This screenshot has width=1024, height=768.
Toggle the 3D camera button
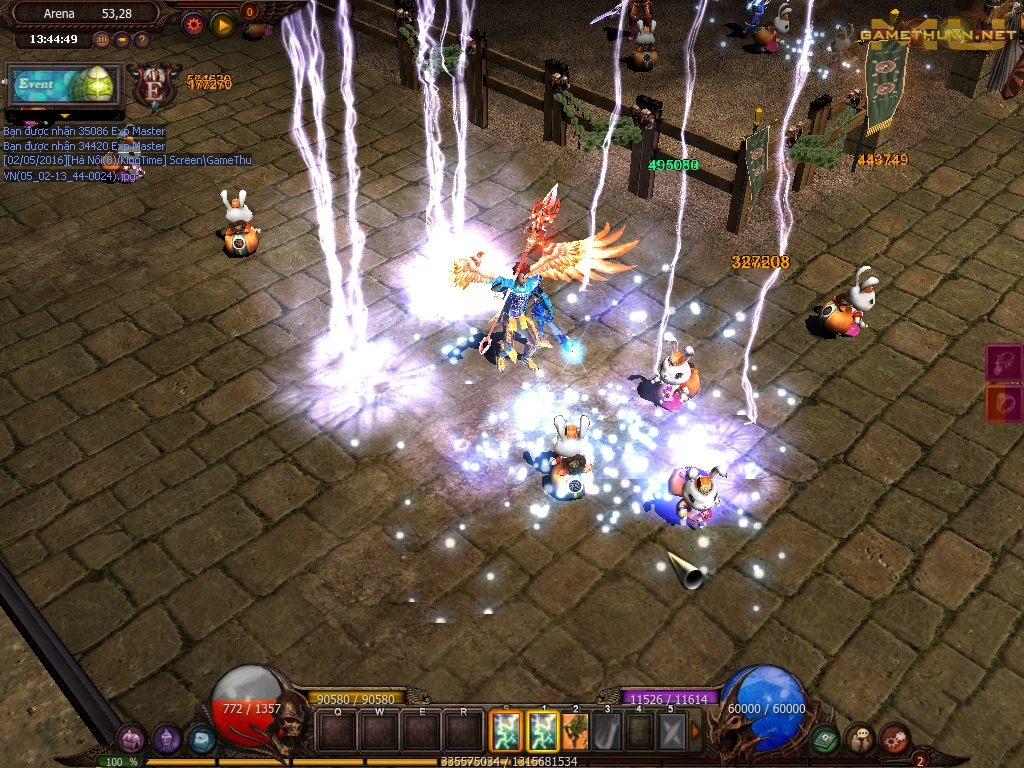(102, 40)
